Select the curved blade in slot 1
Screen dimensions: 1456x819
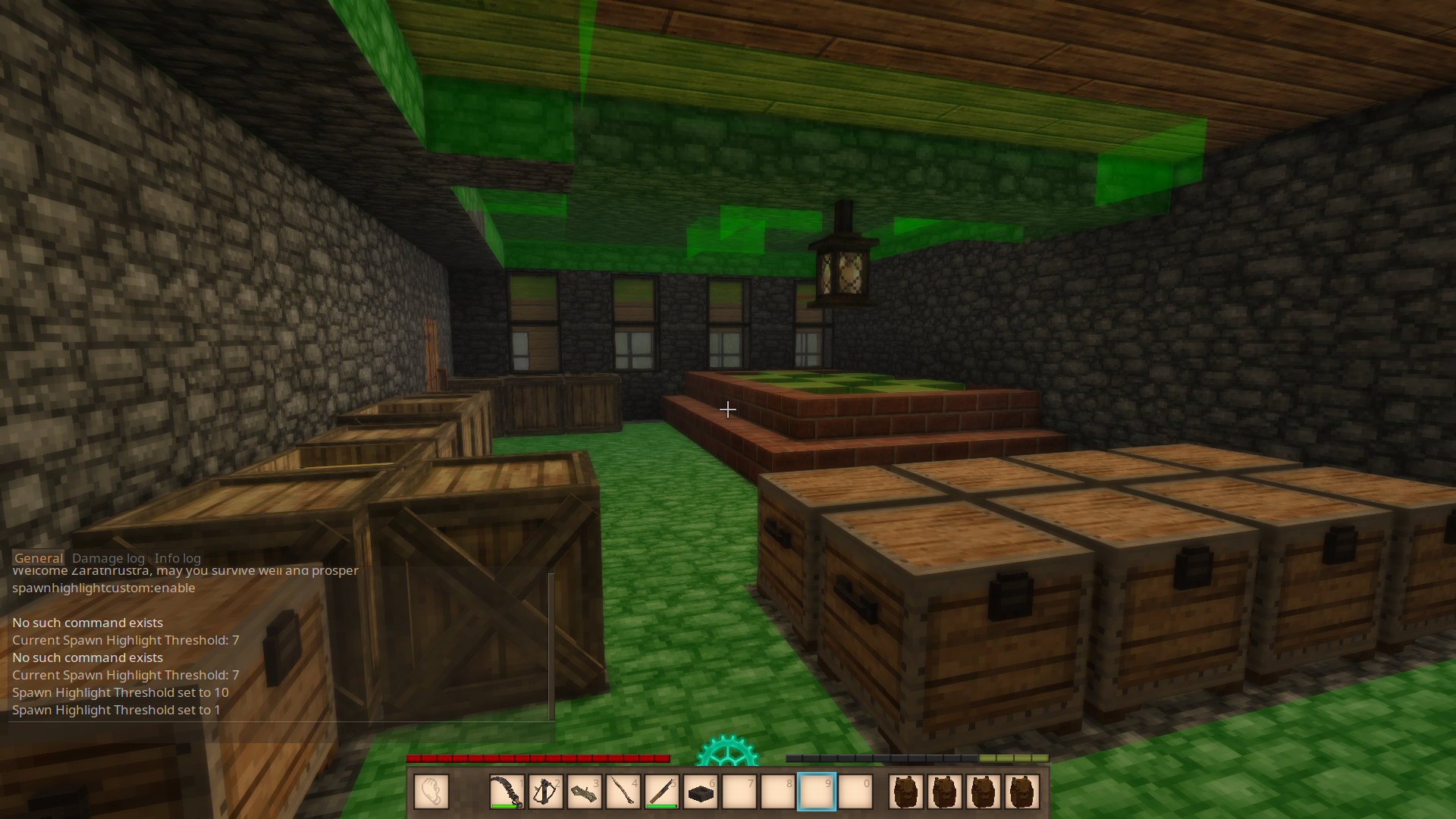[507, 792]
